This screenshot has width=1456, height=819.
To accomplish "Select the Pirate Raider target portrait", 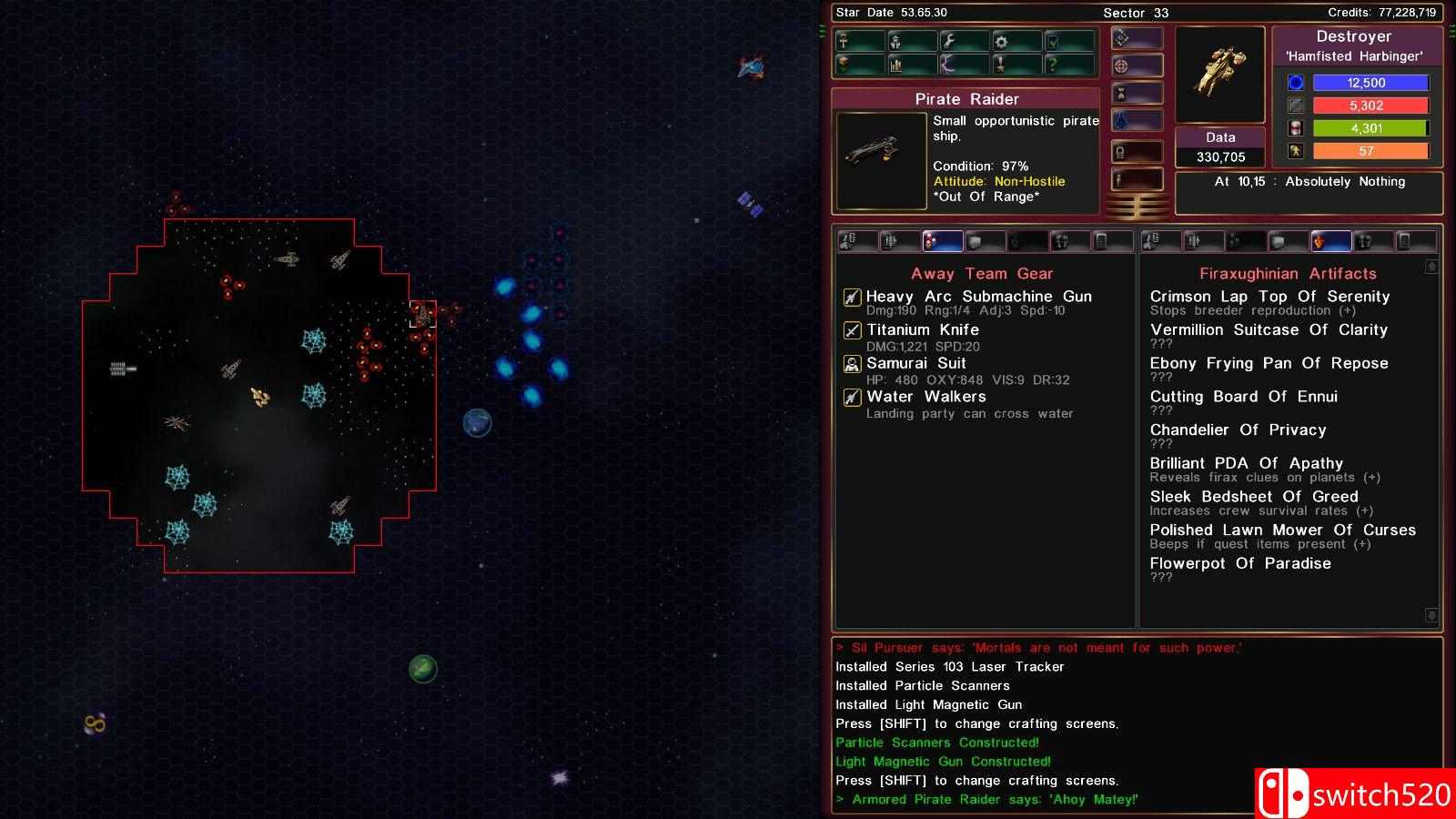I will [881, 160].
